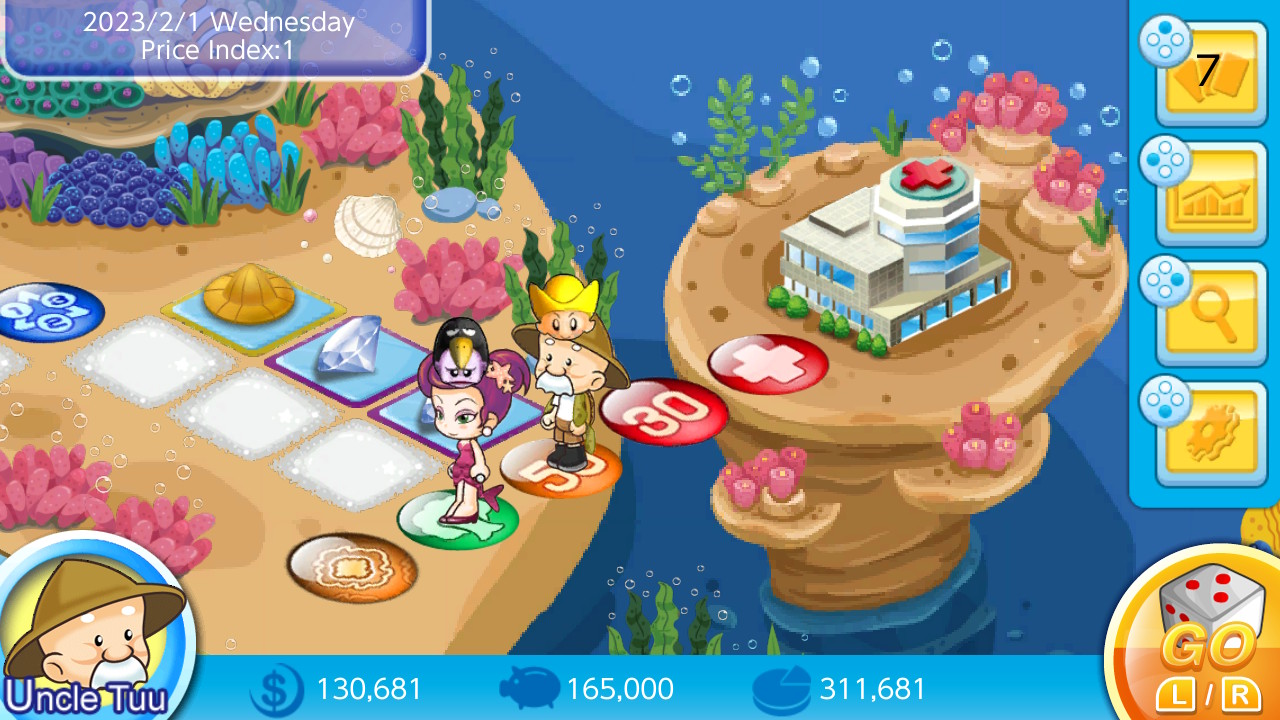The image size is (1280, 720).
Task: Click the piggy bank savings icon
Action: click(532, 689)
